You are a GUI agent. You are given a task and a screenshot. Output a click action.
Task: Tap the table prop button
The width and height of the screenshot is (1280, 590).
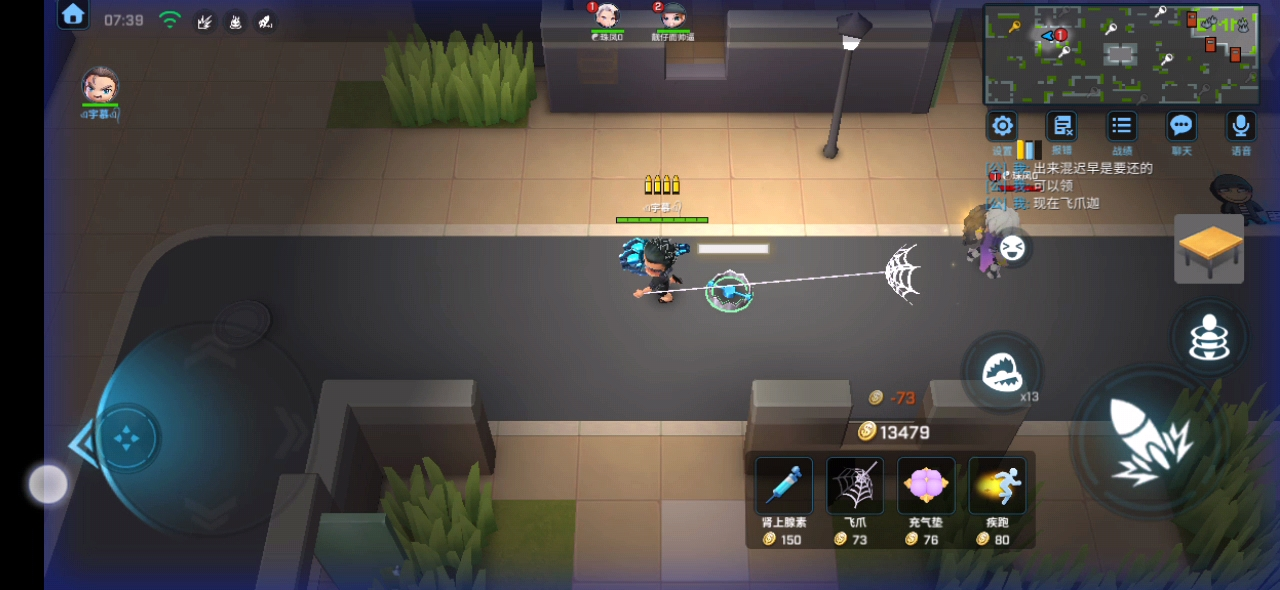1209,248
